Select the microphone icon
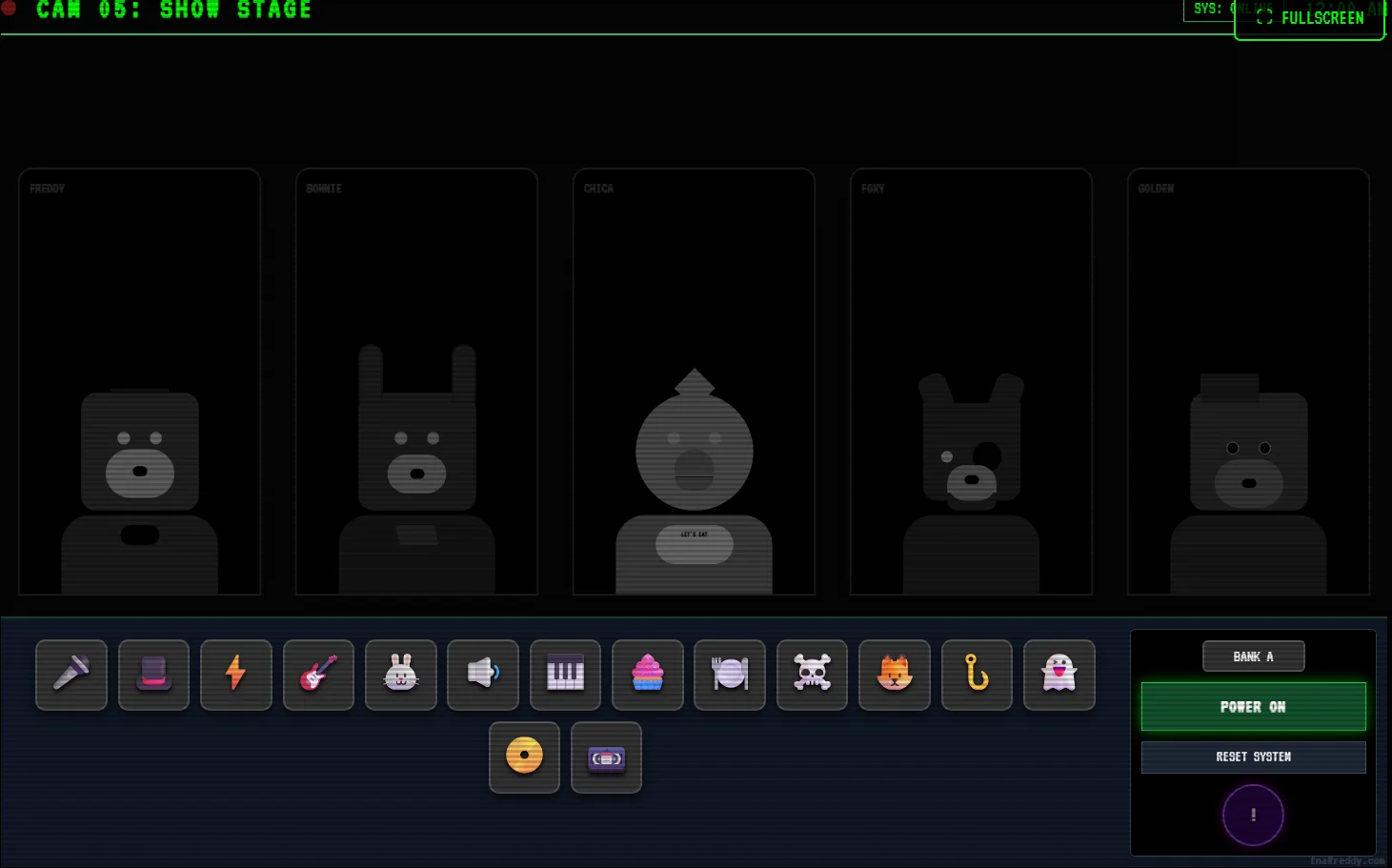The height and width of the screenshot is (868, 1392). coord(71,675)
